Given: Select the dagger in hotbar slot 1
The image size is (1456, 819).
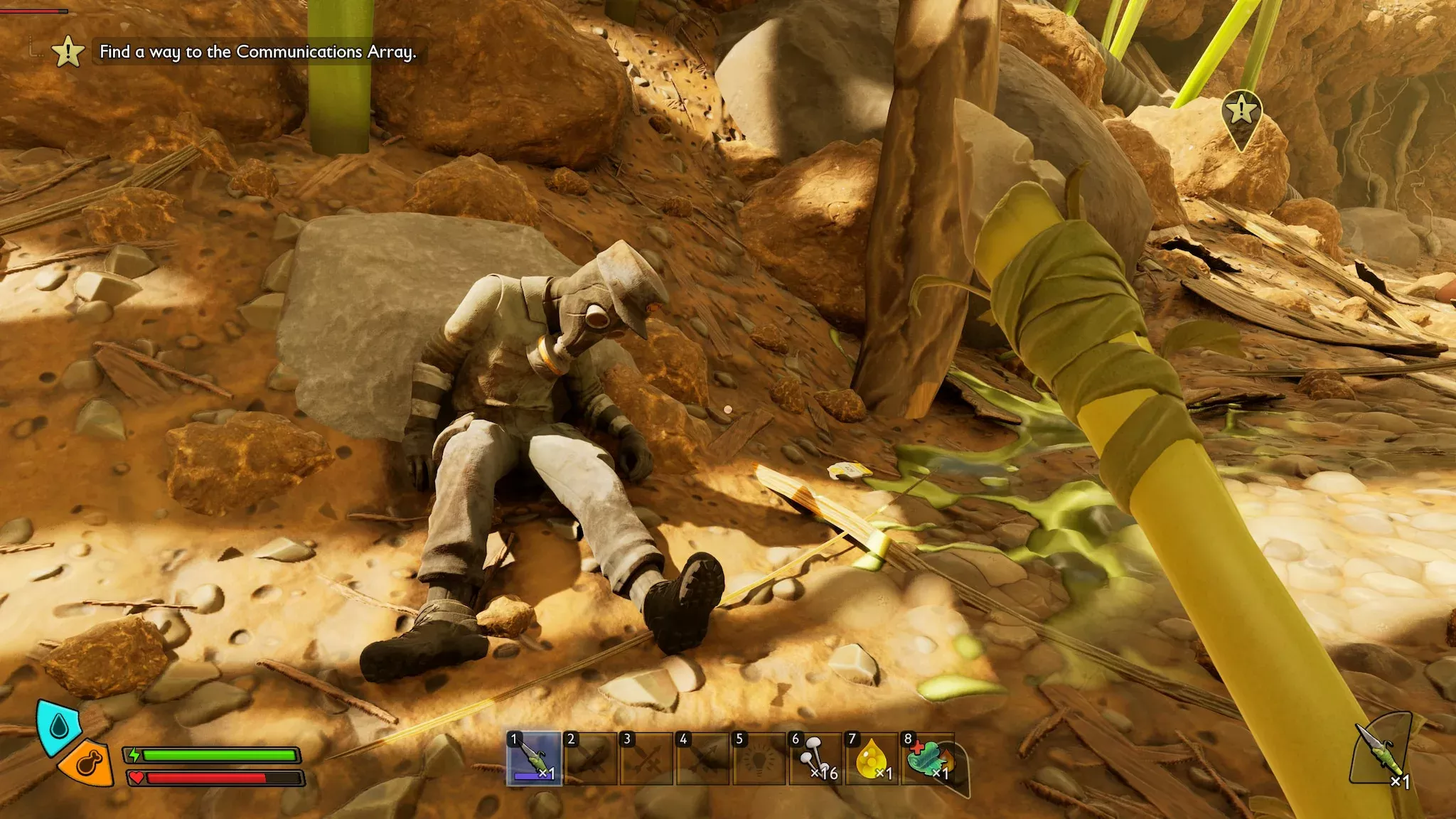Looking at the screenshot, I should click(x=534, y=759).
